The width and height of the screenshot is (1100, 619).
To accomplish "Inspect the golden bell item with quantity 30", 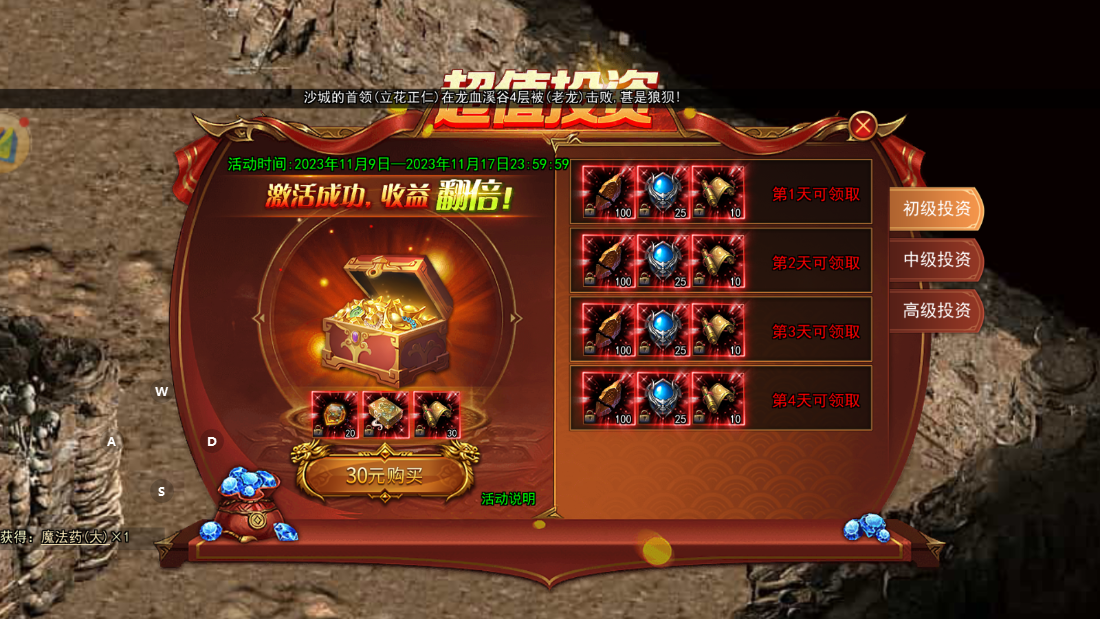I will 437,415.
